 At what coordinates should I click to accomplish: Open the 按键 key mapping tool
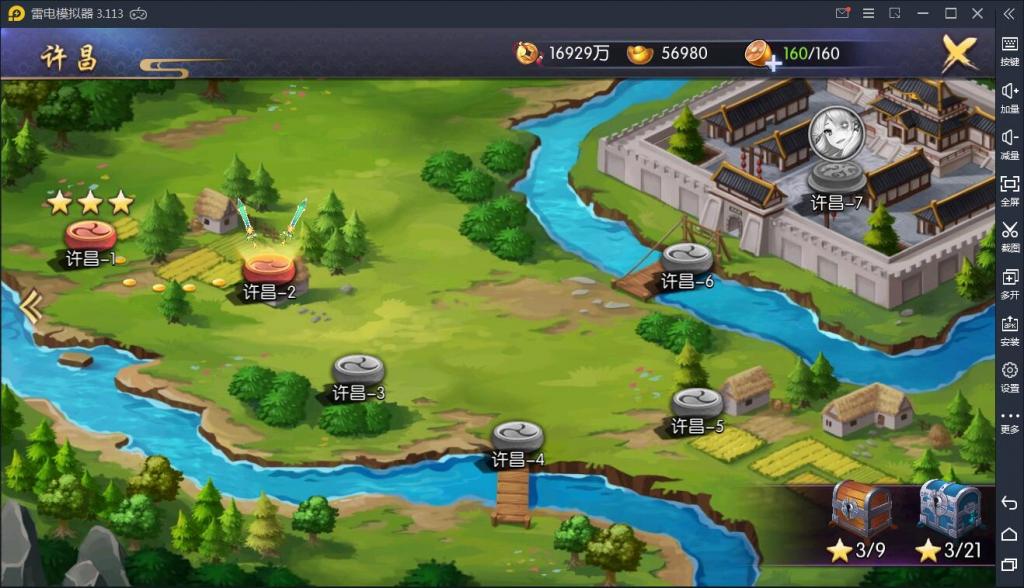pyautogui.click(x=1009, y=50)
